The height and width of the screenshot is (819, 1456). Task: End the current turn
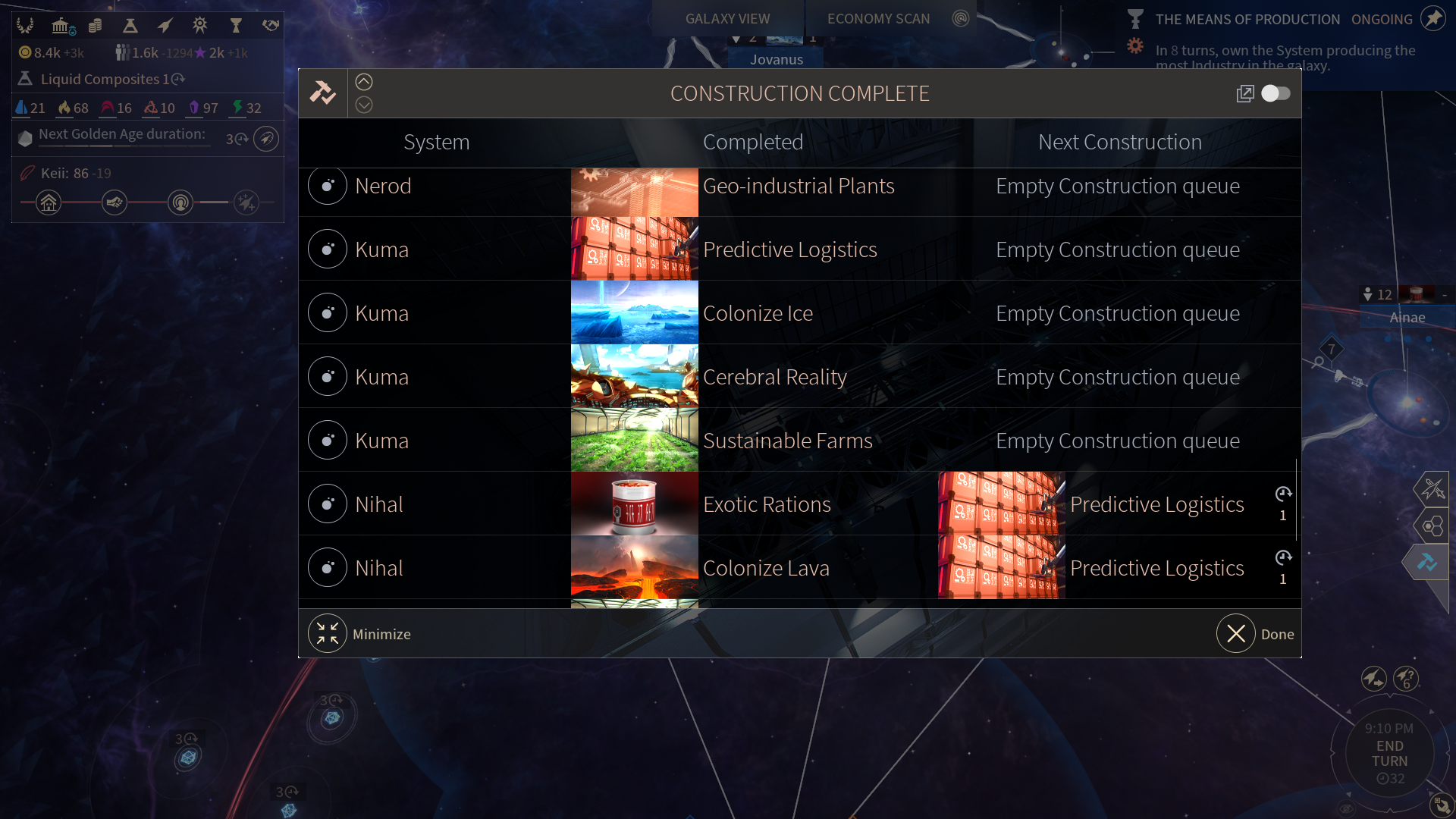click(x=1389, y=754)
